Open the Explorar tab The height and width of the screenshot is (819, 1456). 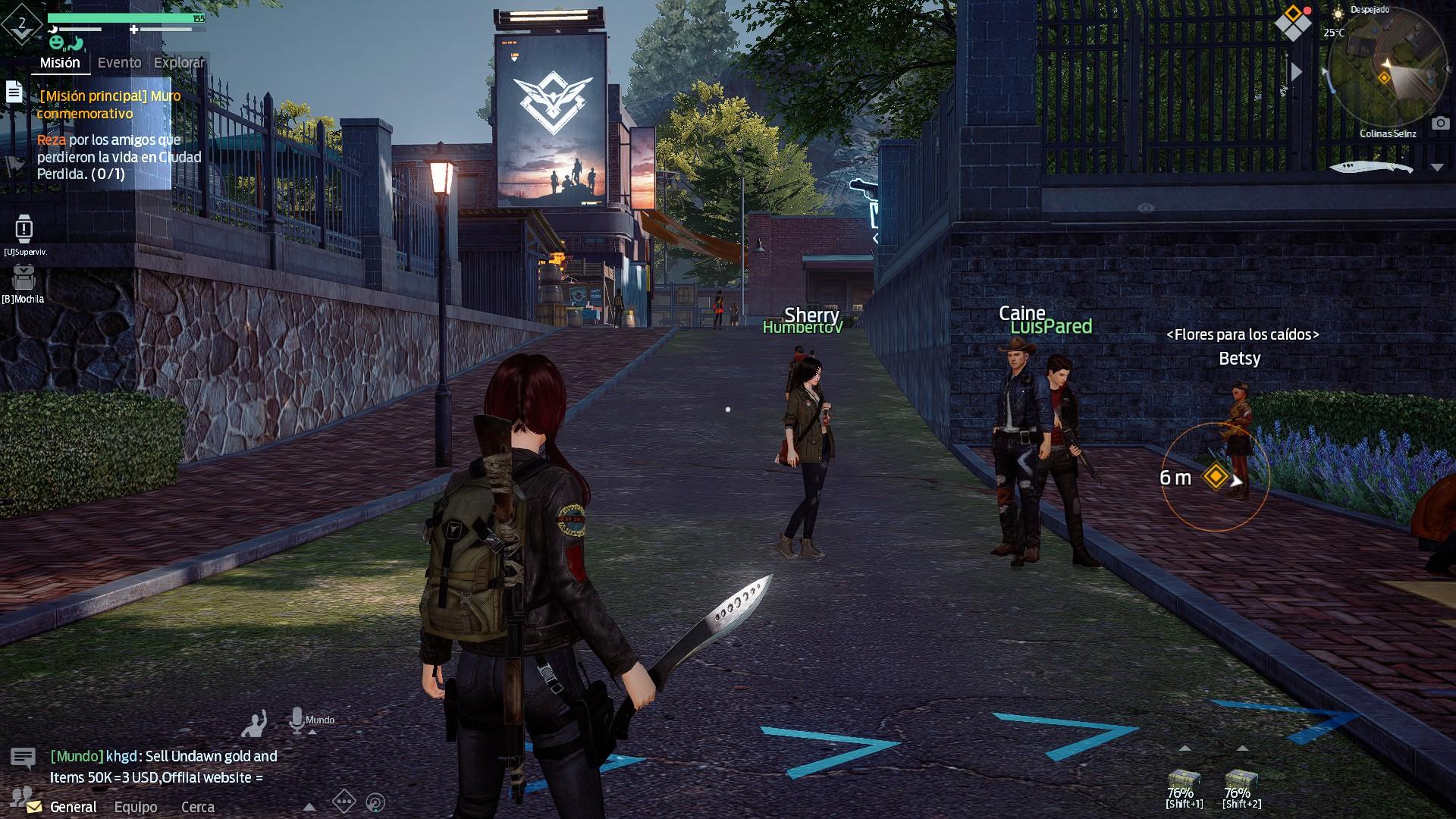179,63
